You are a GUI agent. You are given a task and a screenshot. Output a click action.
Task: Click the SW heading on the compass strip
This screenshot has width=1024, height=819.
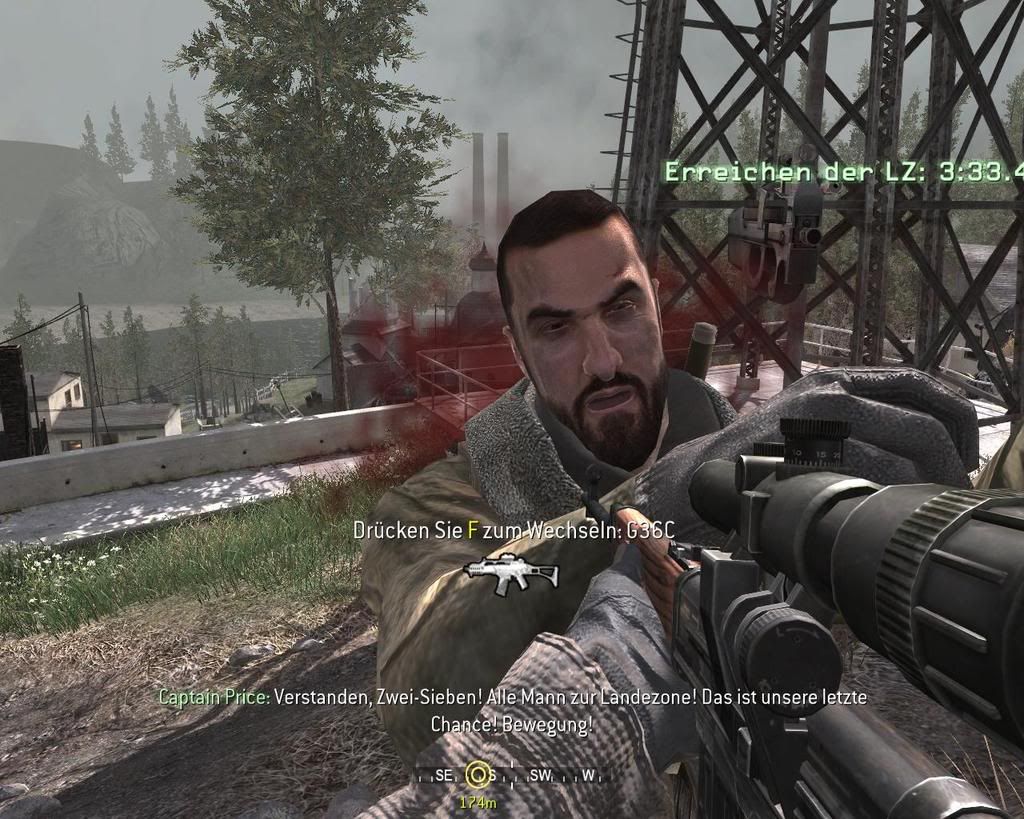pos(542,775)
